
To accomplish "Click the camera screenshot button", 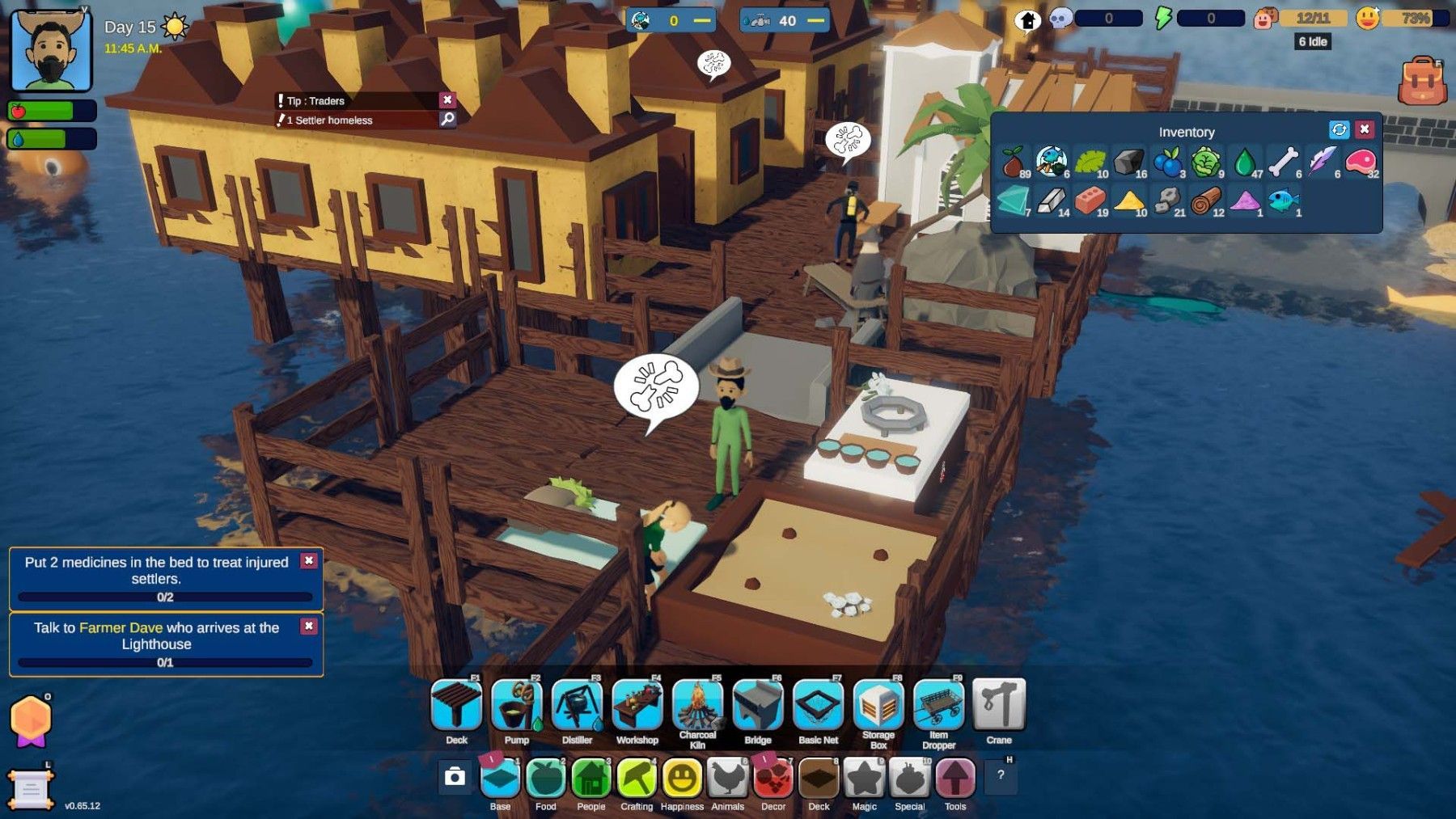I will point(455,777).
